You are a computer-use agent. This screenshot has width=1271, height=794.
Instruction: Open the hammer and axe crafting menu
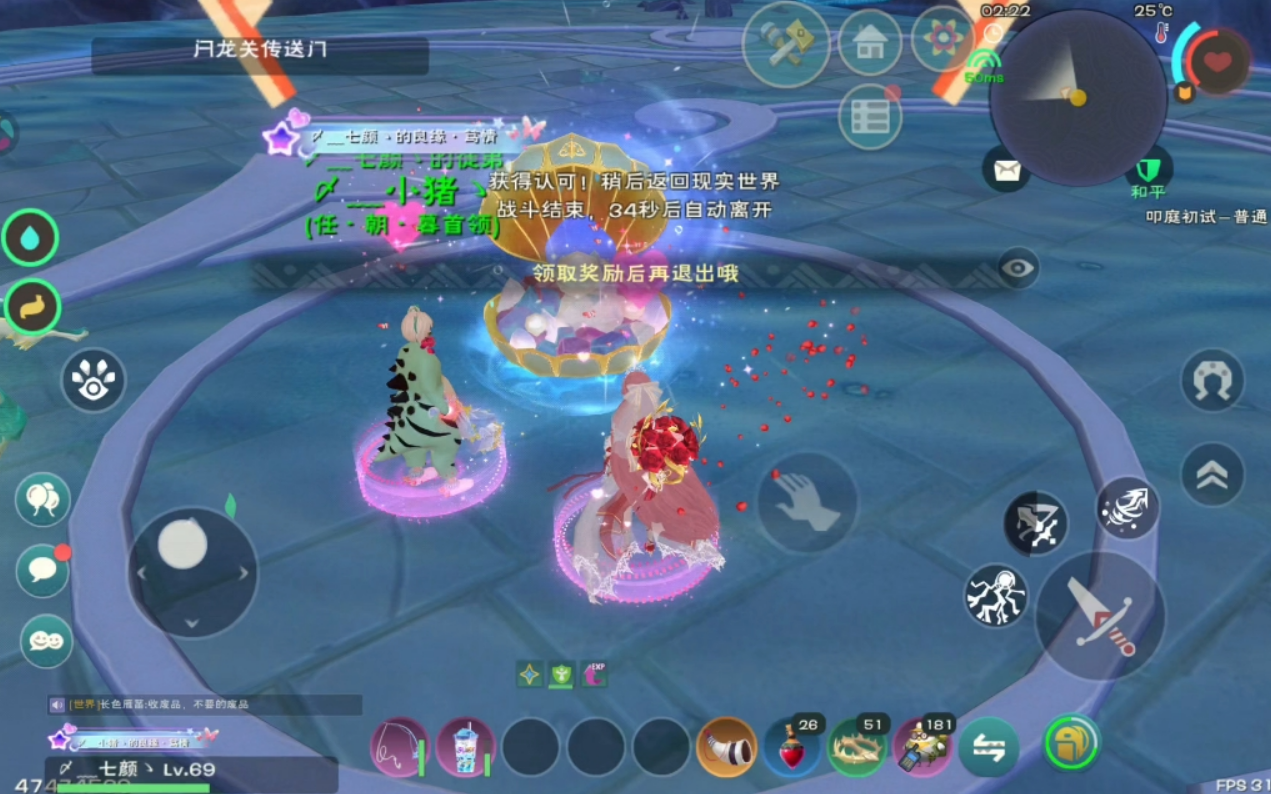(785, 43)
